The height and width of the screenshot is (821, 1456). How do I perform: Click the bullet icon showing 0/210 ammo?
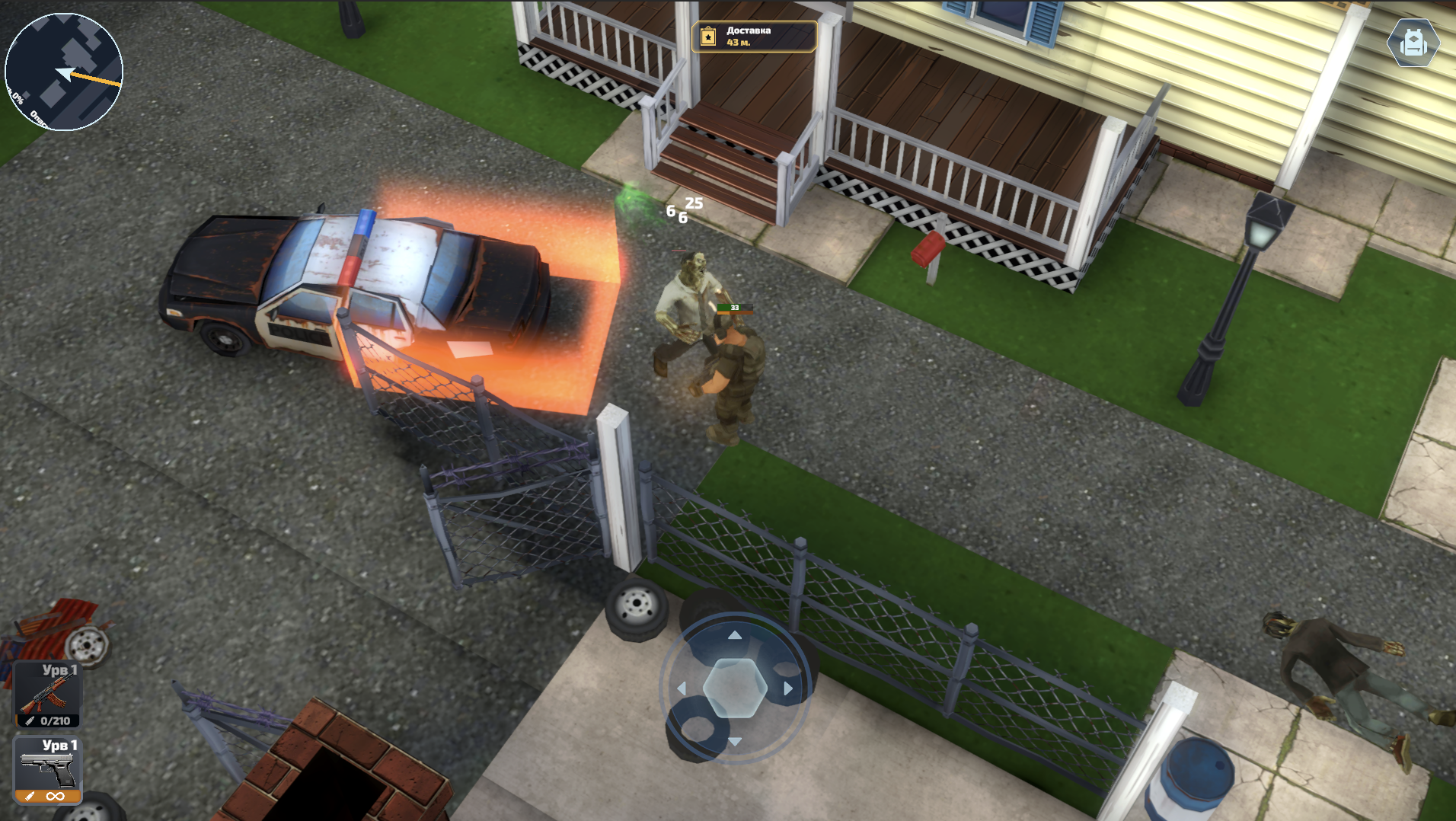click(x=30, y=720)
